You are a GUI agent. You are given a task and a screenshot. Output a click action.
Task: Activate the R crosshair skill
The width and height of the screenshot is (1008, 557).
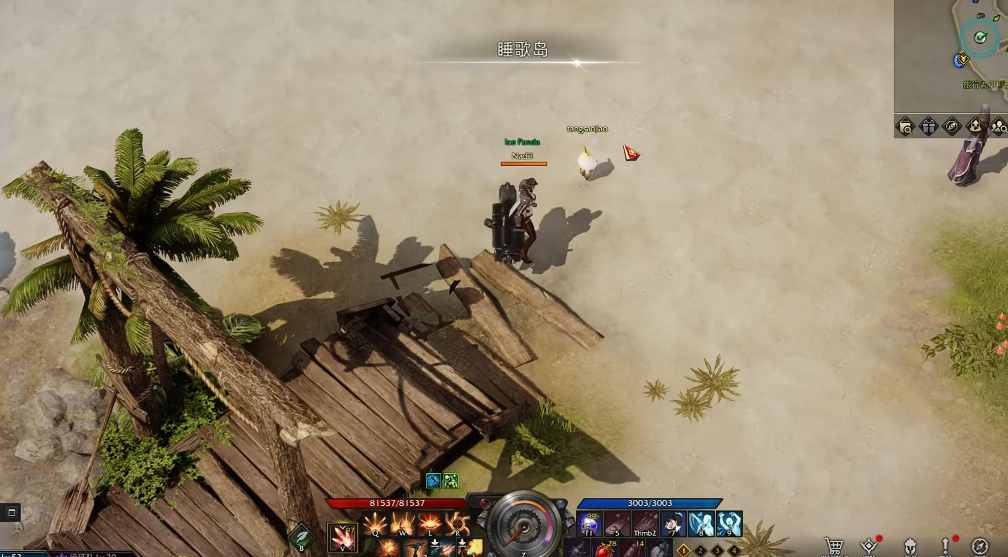(x=458, y=524)
